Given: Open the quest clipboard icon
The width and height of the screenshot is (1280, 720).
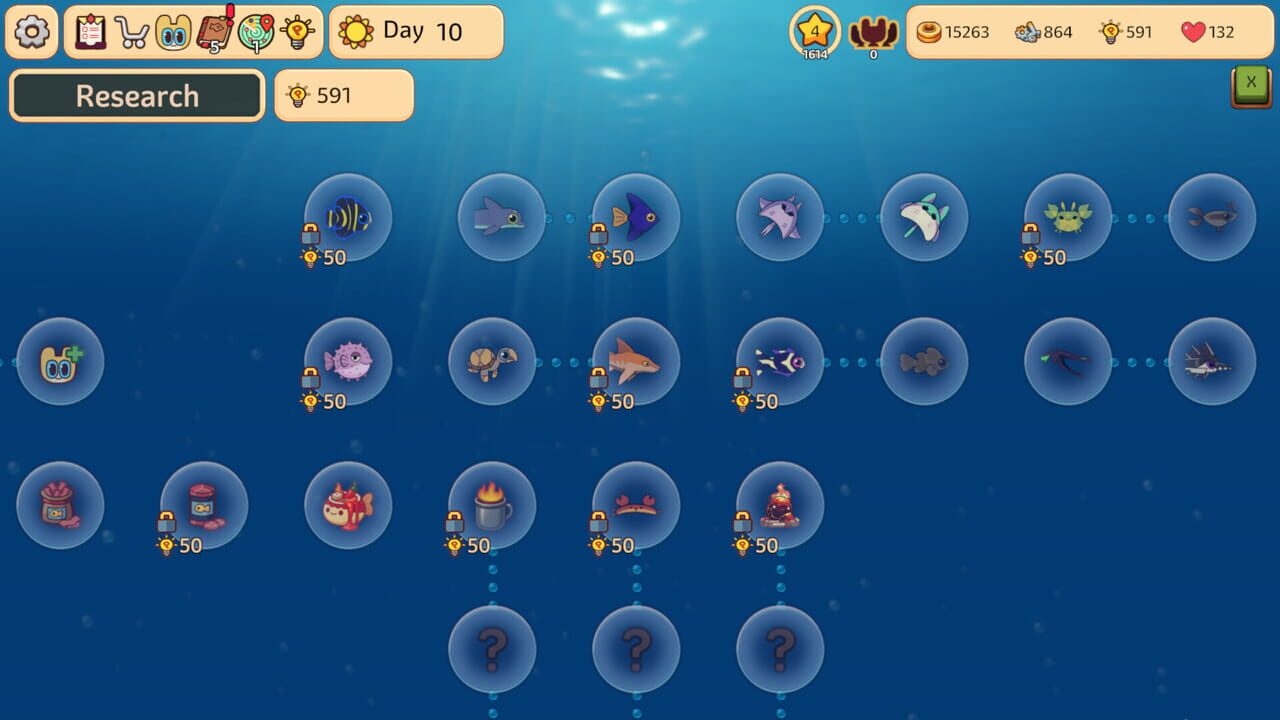Looking at the screenshot, I should (91, 31).
